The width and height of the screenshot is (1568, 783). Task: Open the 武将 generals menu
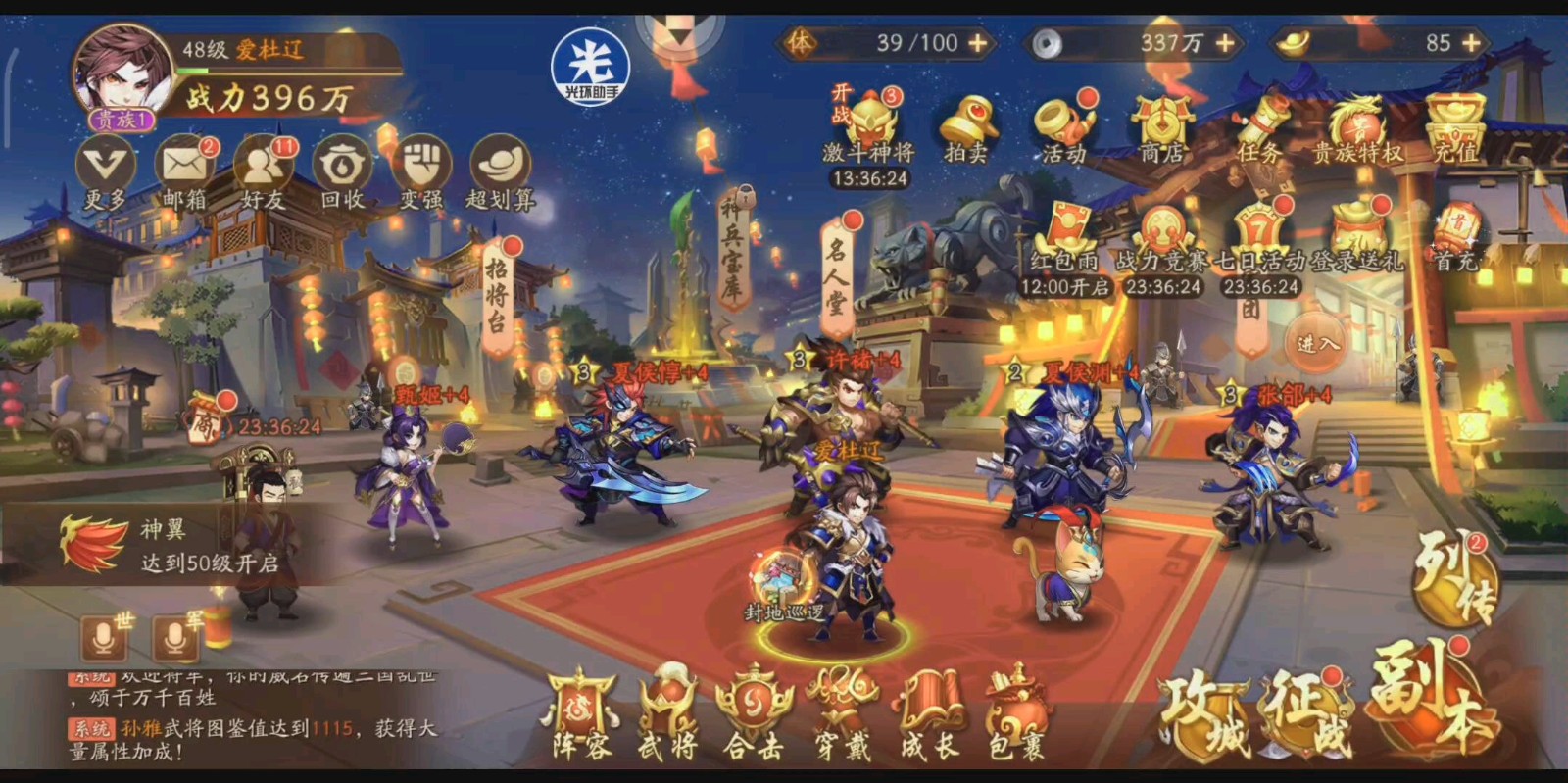tap(668, 717)
